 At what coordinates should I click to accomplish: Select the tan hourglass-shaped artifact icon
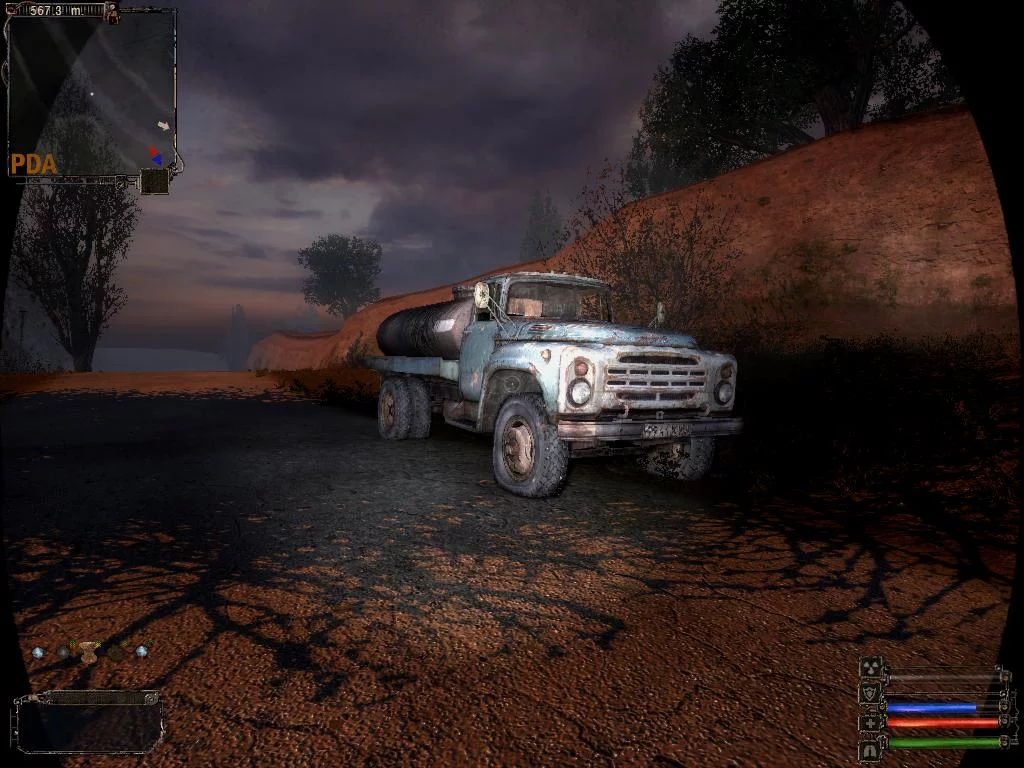(89, 652)
